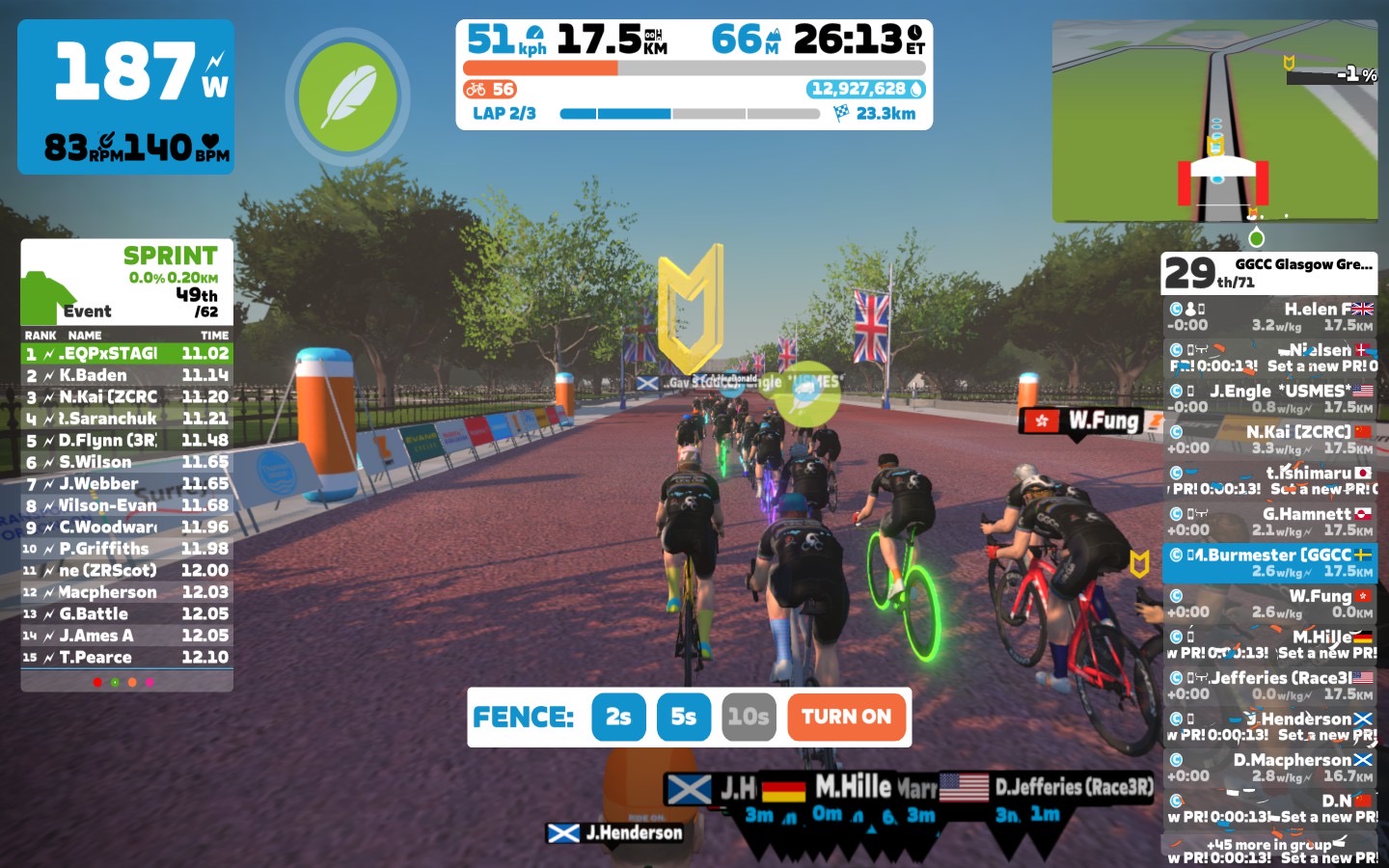Open GGCC Glasgow event position header
This screenshot has width=1389, height=868.
tap(1269, 273)
